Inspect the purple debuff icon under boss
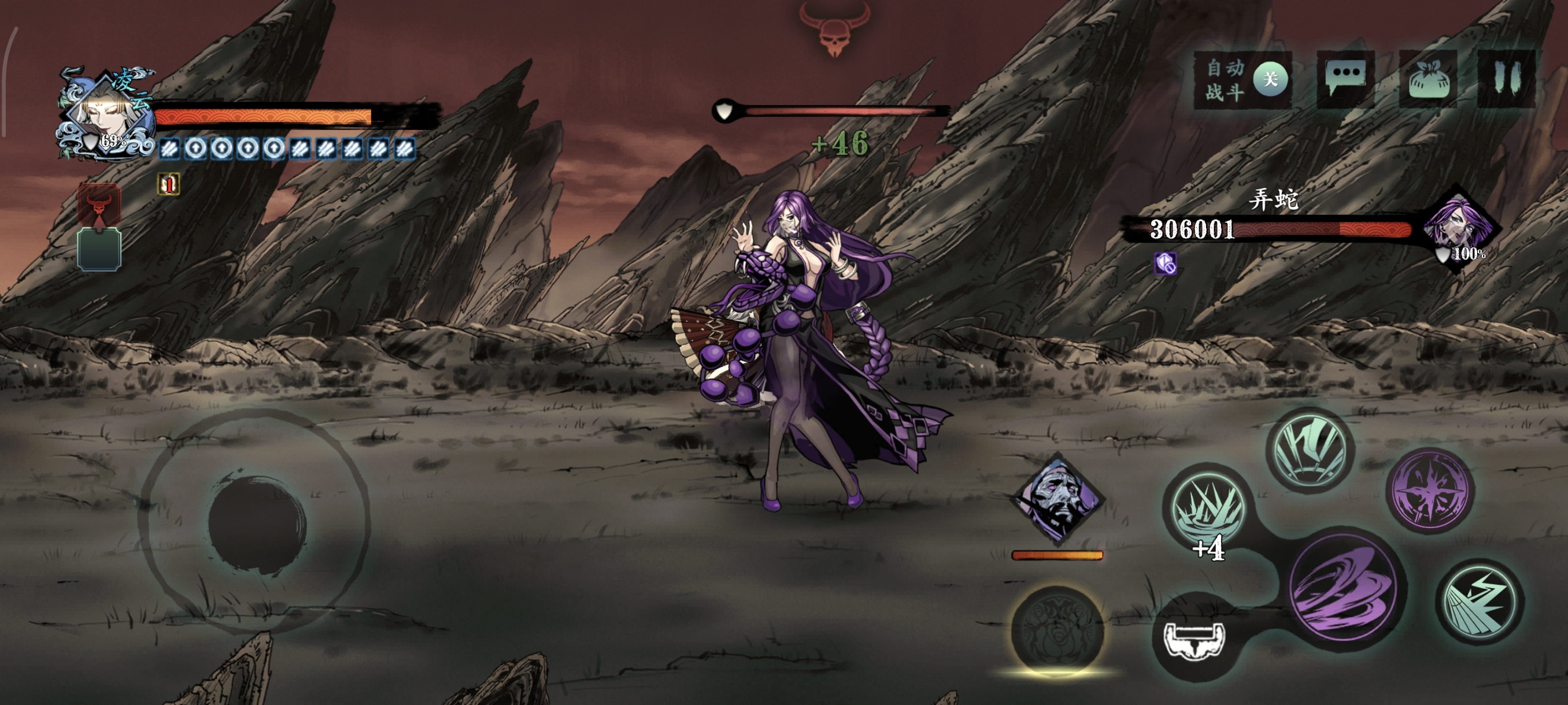1568x705 pixels. 1165,264
